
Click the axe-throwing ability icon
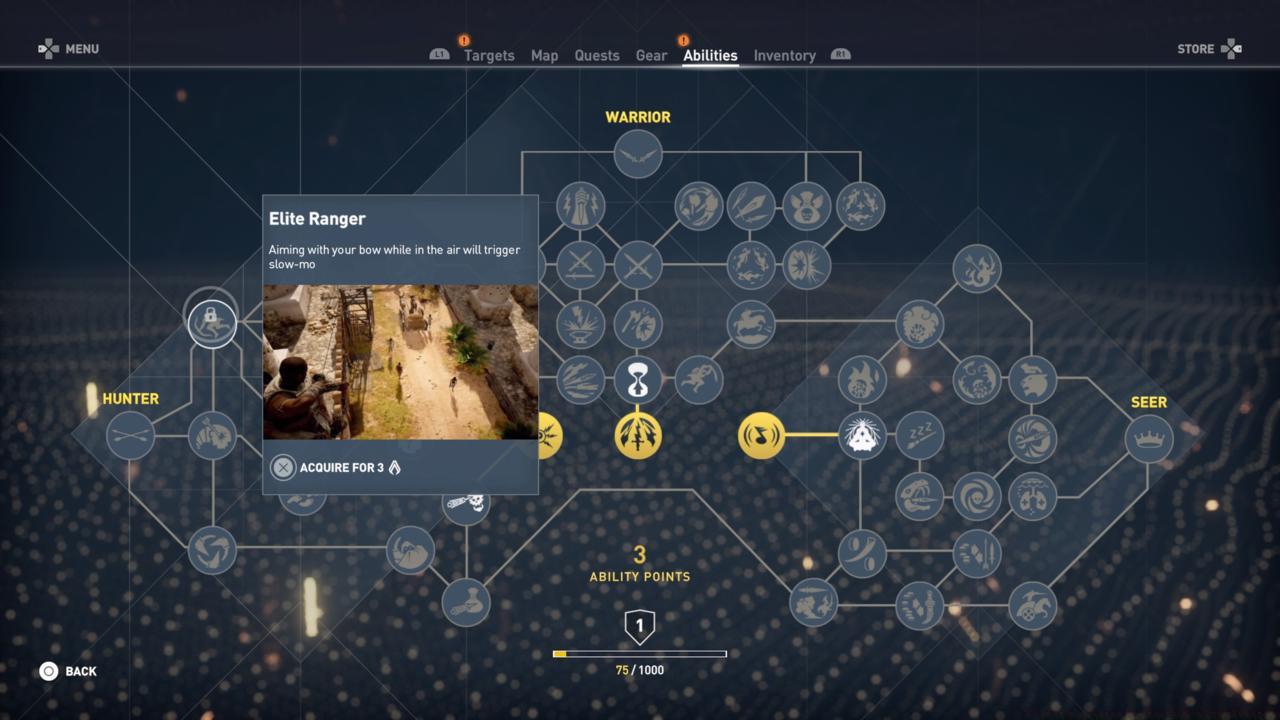(638, 322)
